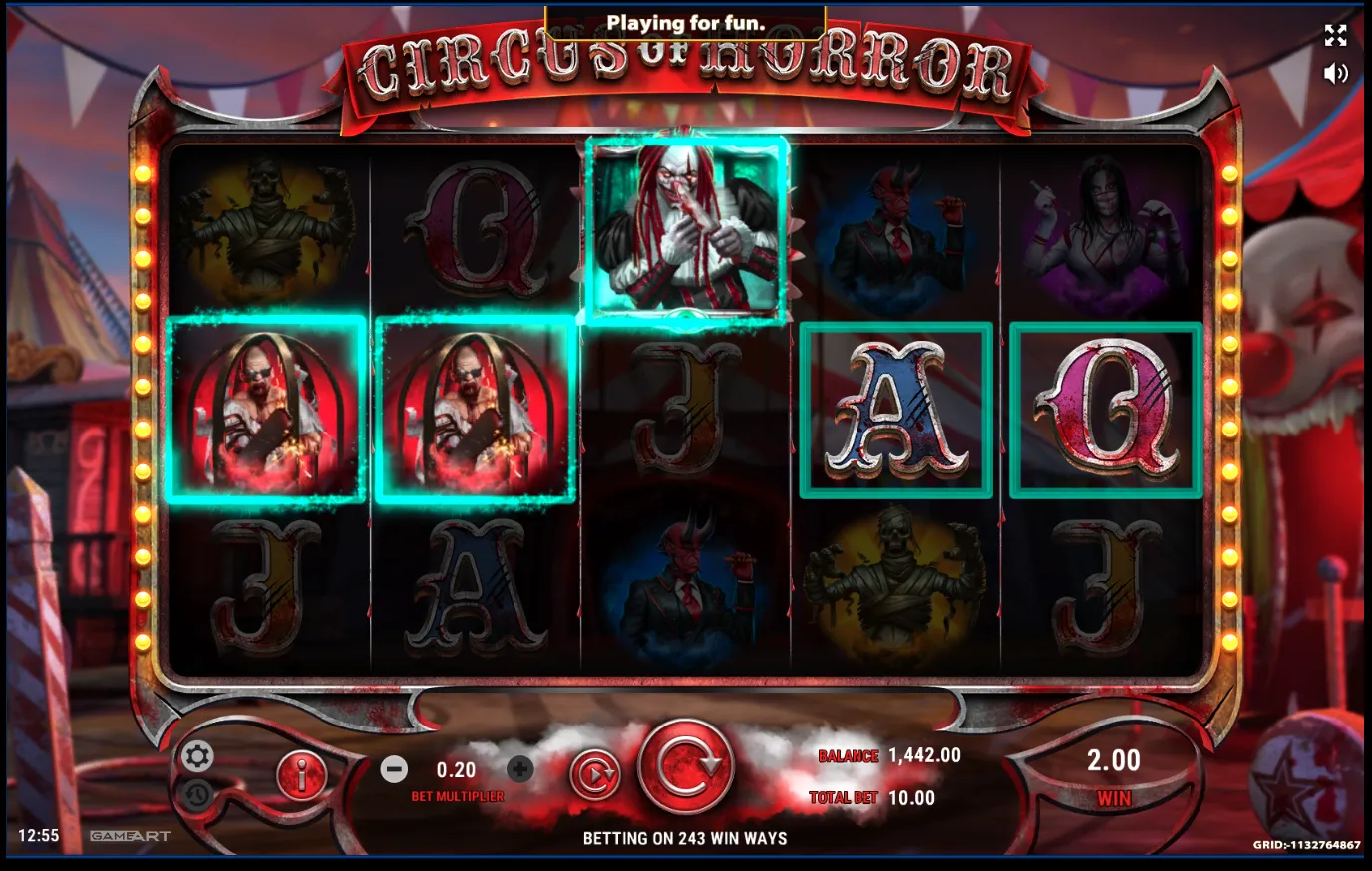Click the BETTING ON 243 WIN WAYS label
The height and width of the screenshot is (871, 1372).
click(x=685, y=838)
